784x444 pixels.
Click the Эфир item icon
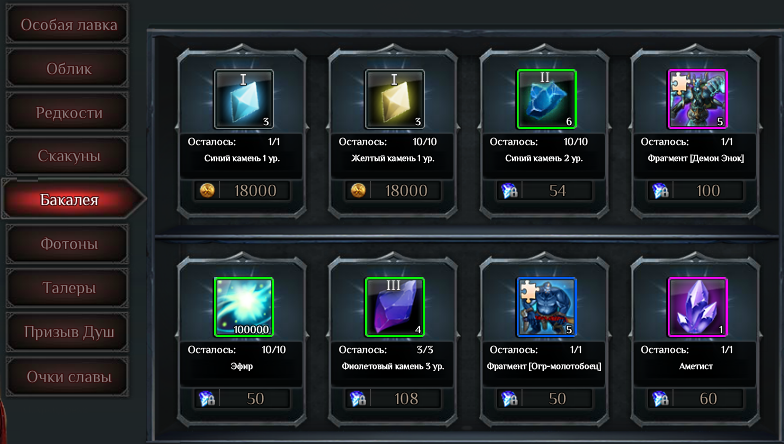coord(244,307)
